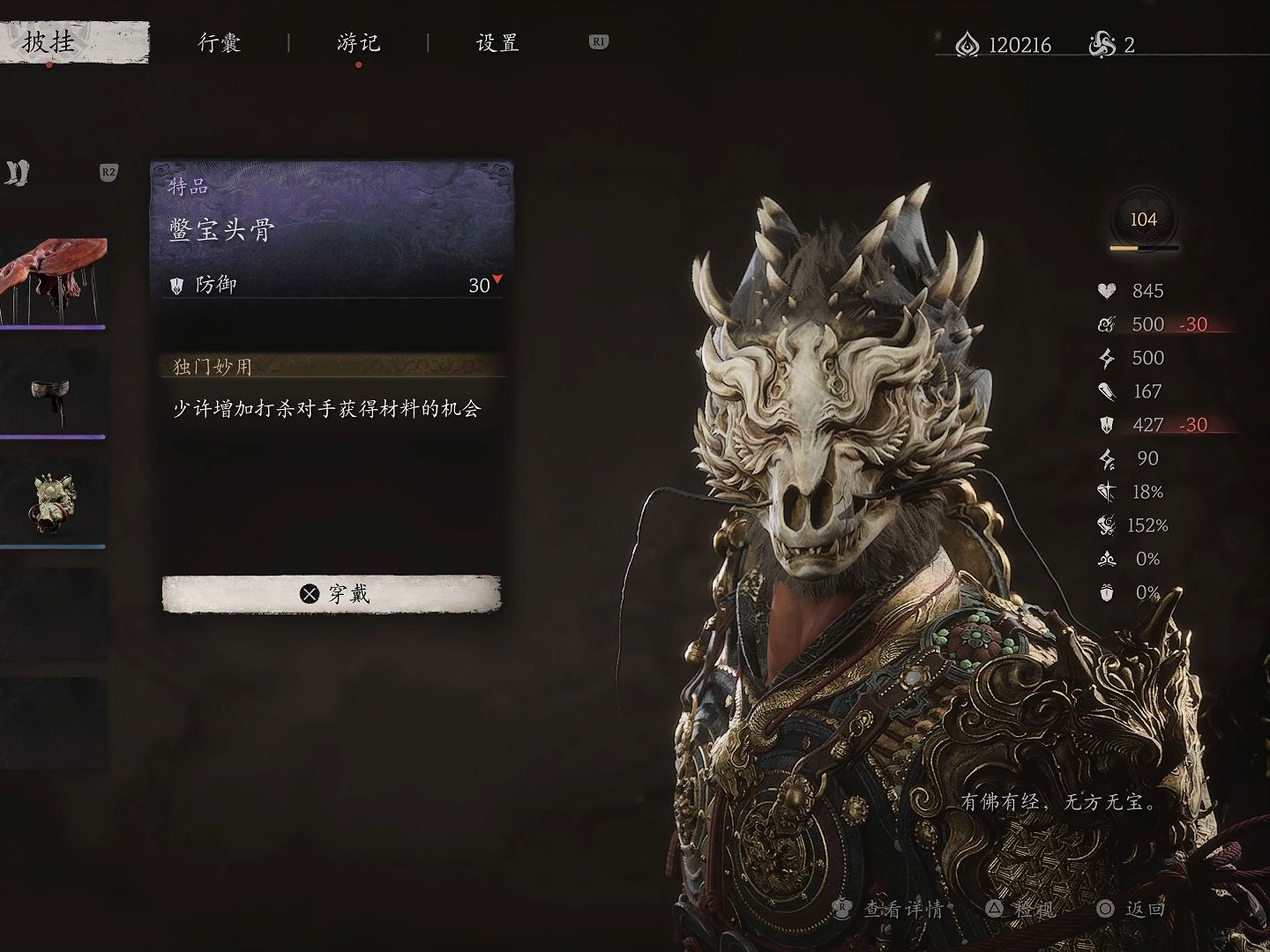Screen dimensions: 1270x952
Task: Switch to the 行囊 inventory tab
Action: 220,41
